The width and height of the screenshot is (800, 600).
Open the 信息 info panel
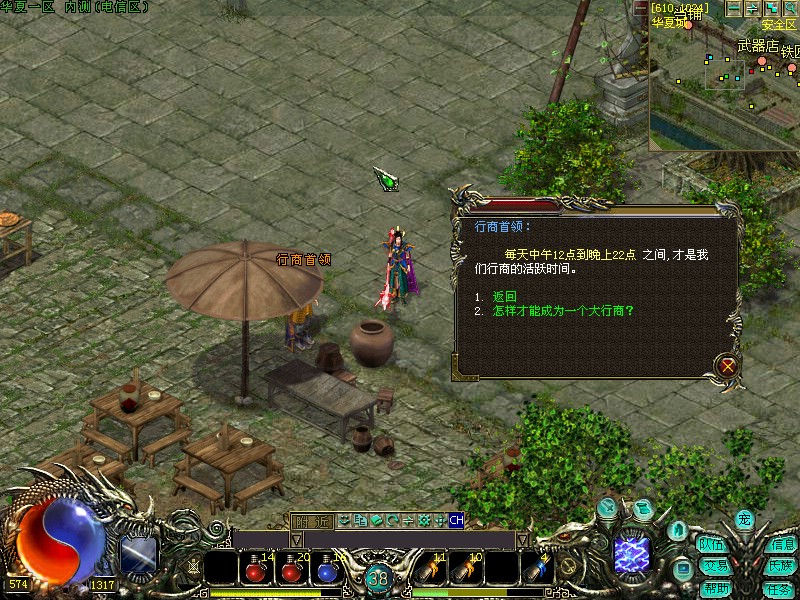tap(782, 545)
